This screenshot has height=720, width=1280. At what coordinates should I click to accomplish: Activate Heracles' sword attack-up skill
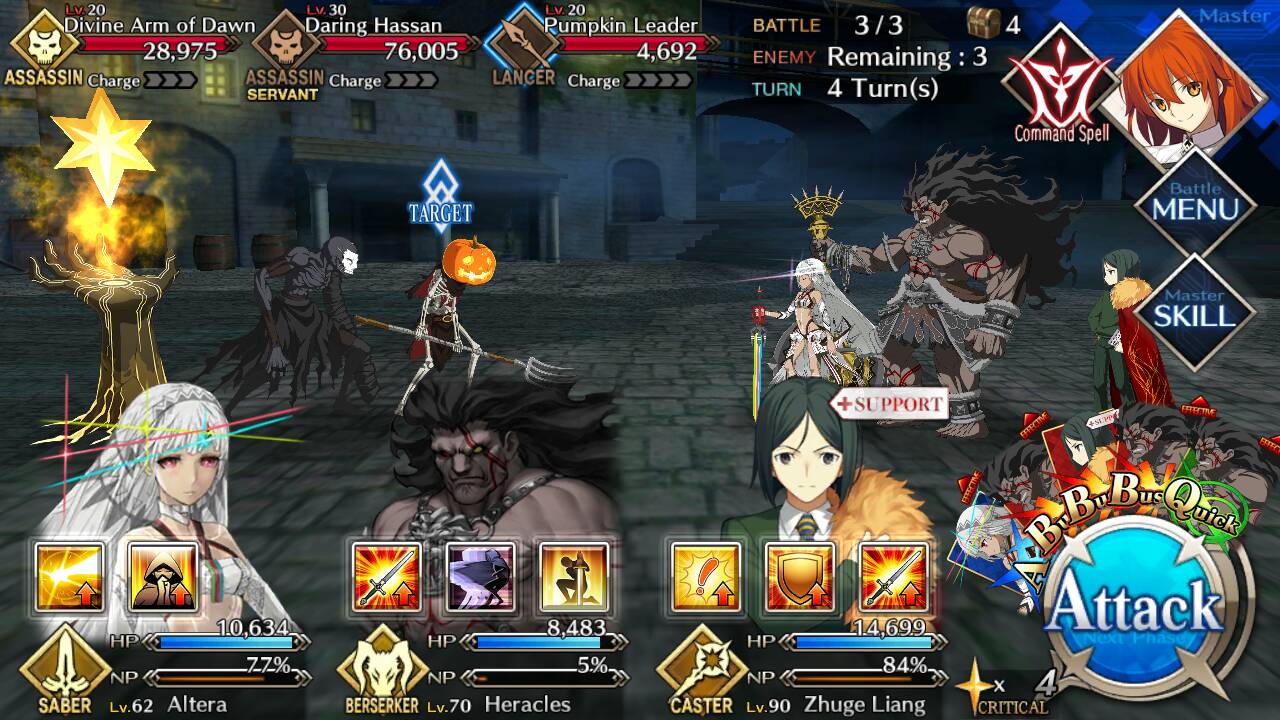point(387,577)
